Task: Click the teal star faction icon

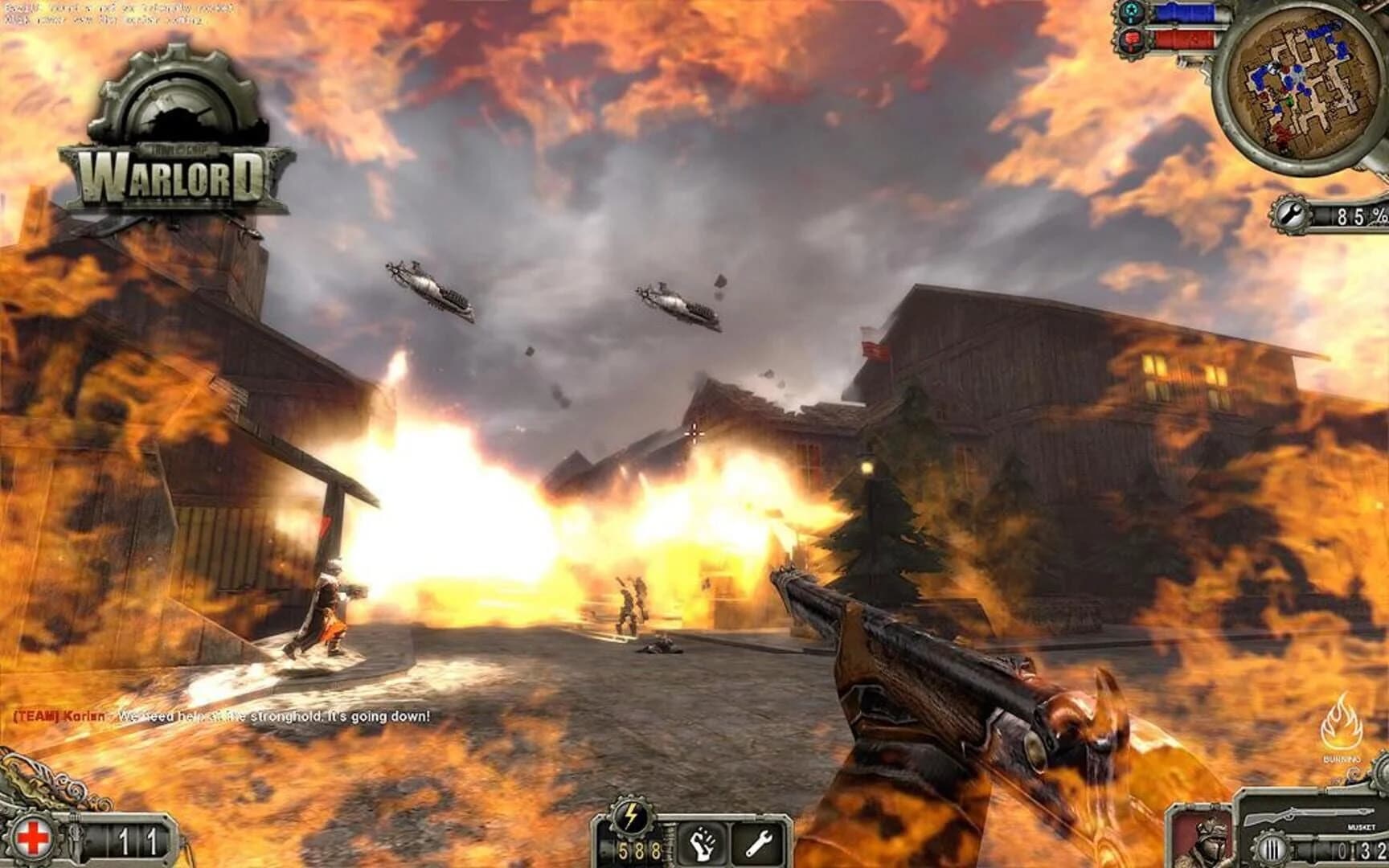Action: pos(1130,12)
